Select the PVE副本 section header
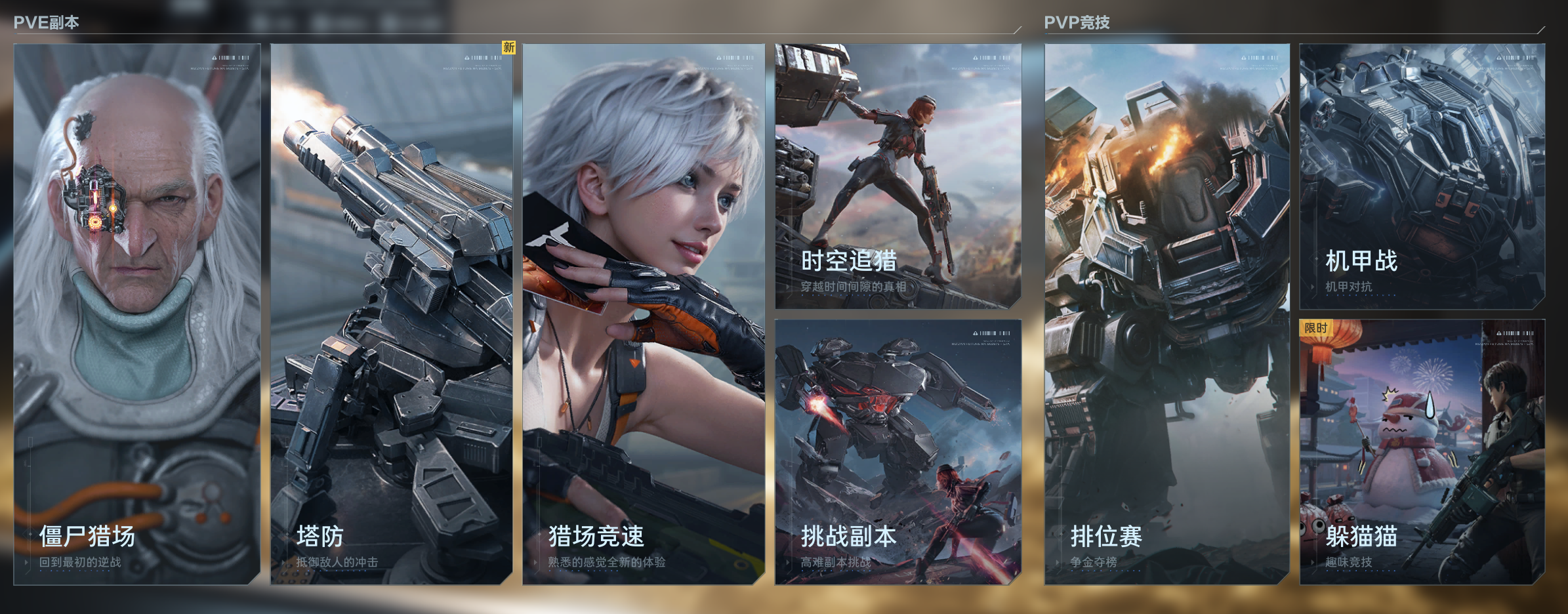Image resolution: width=1568 pixels, height=614 pixels. coord(45,21)
